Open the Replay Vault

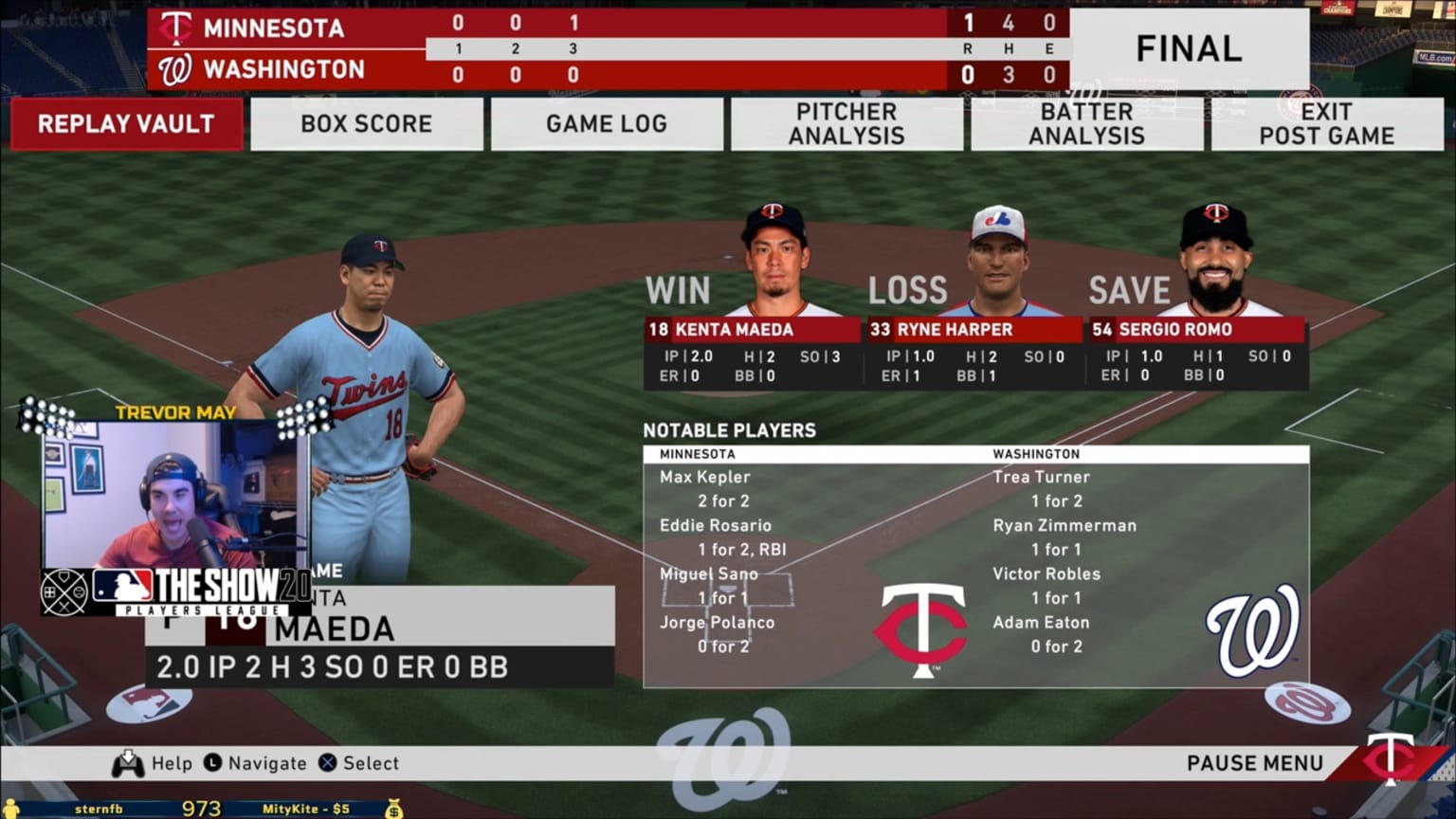click(126, 124)
